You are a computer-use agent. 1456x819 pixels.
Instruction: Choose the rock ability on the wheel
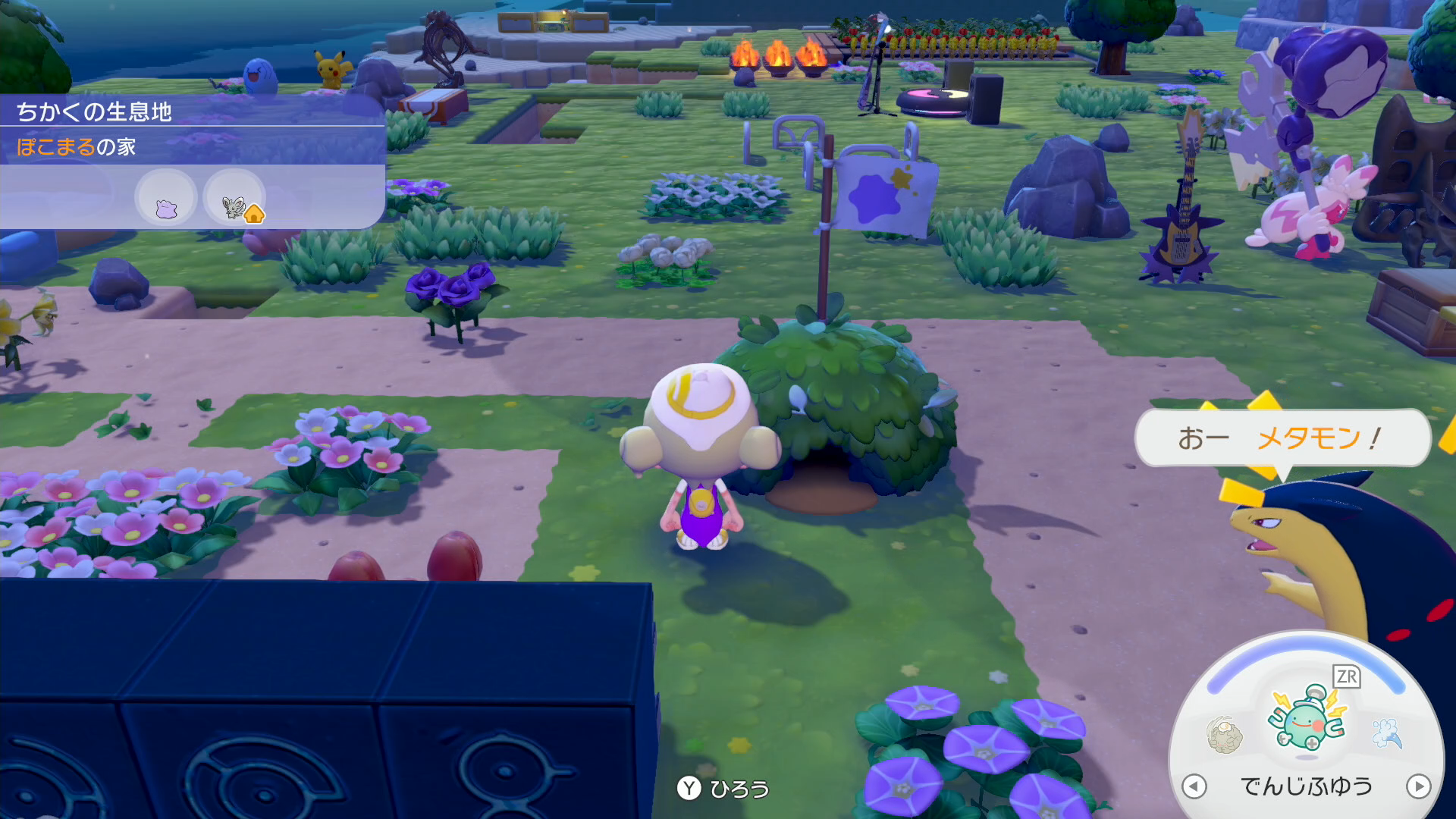point(1224,735)
